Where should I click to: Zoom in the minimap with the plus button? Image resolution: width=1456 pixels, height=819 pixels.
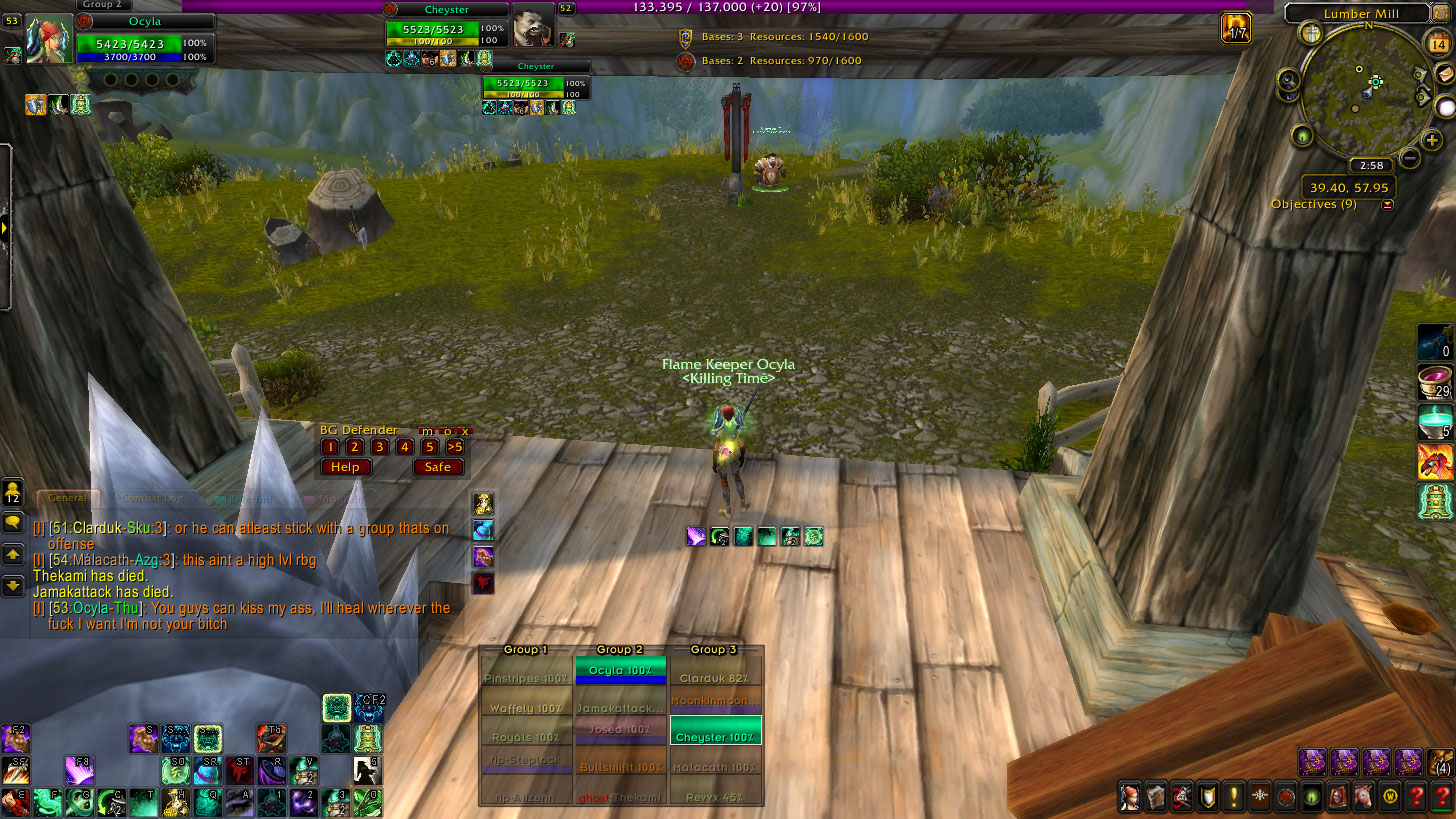tap(1433, 142)
